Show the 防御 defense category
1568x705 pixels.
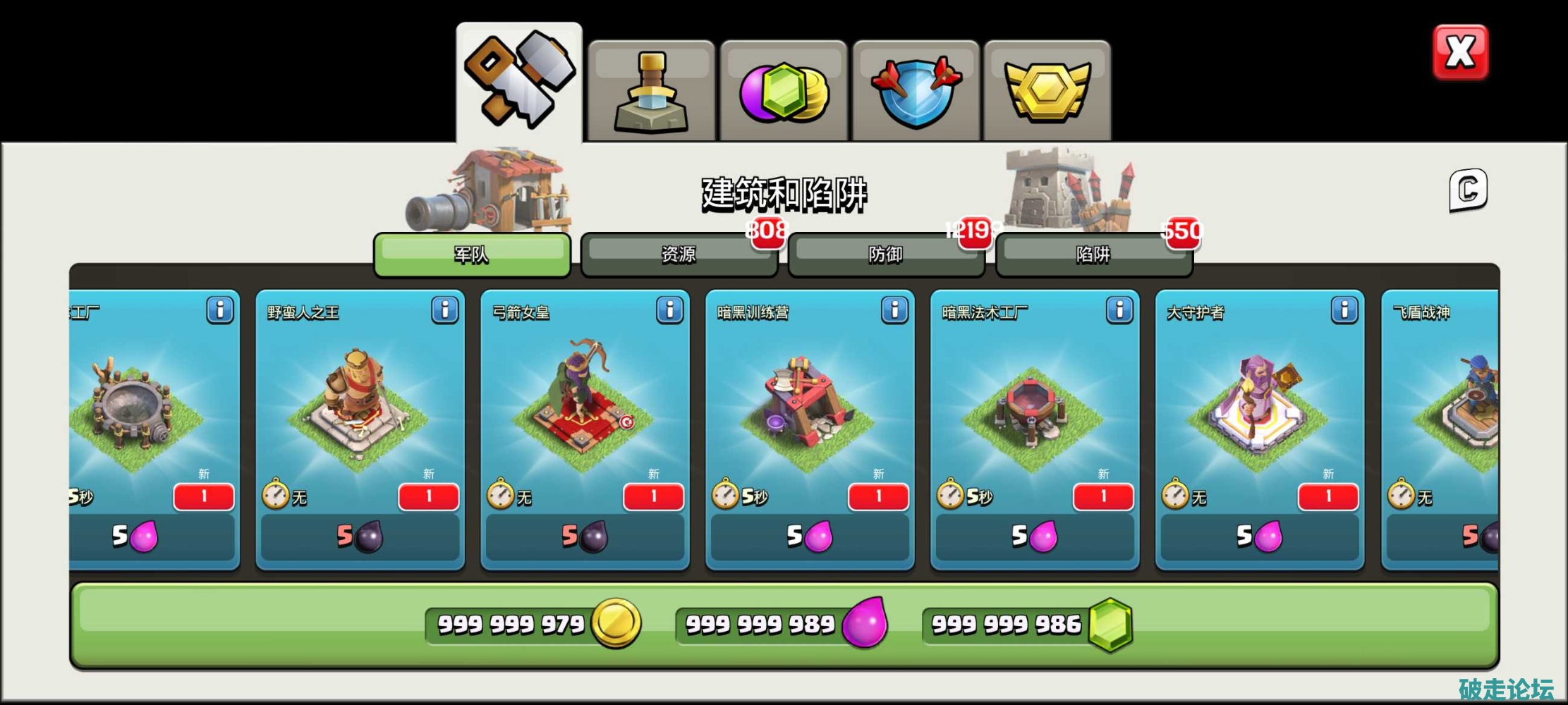886,255
